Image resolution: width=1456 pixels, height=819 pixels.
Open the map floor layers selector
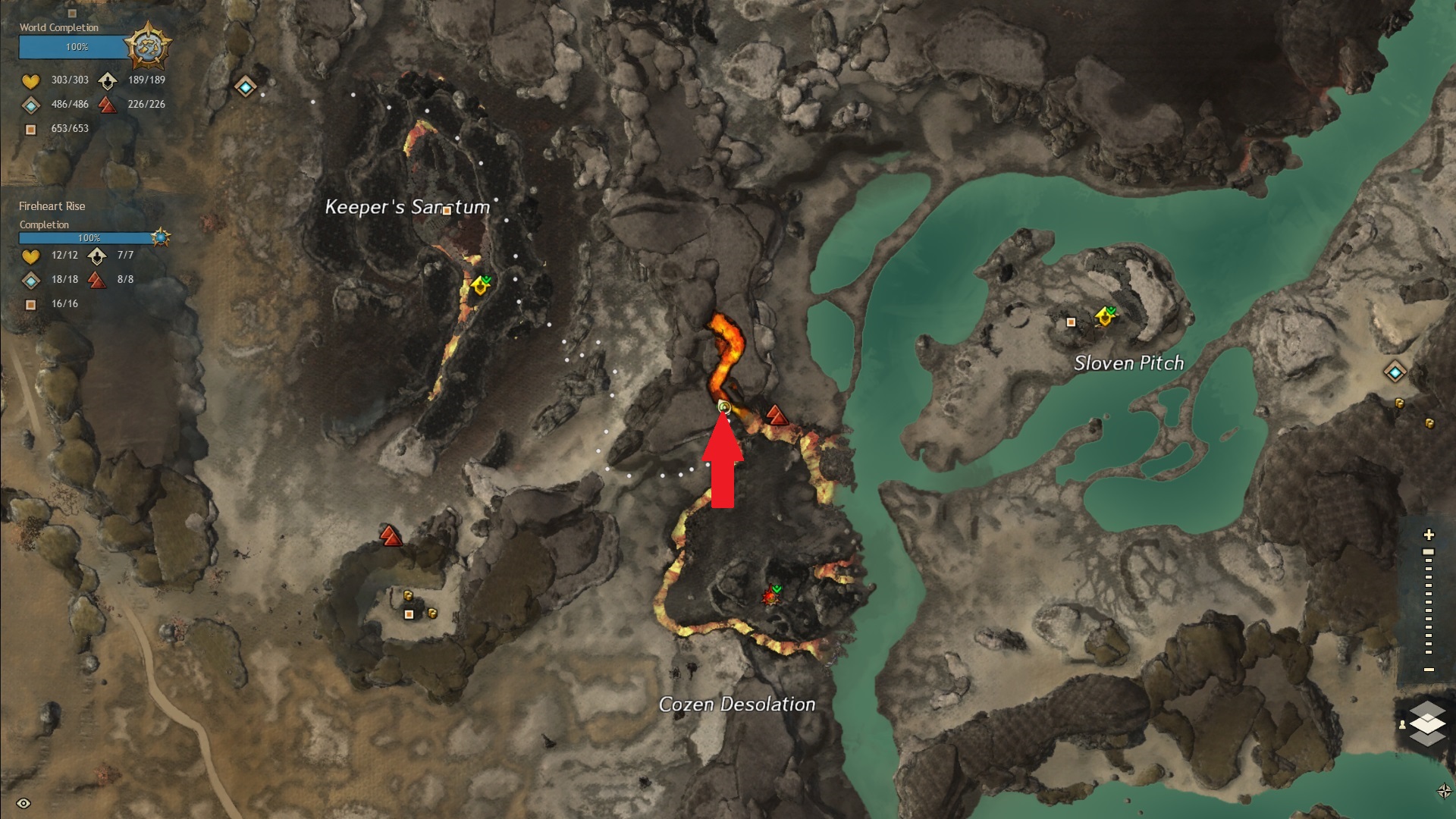point(1426,723)
